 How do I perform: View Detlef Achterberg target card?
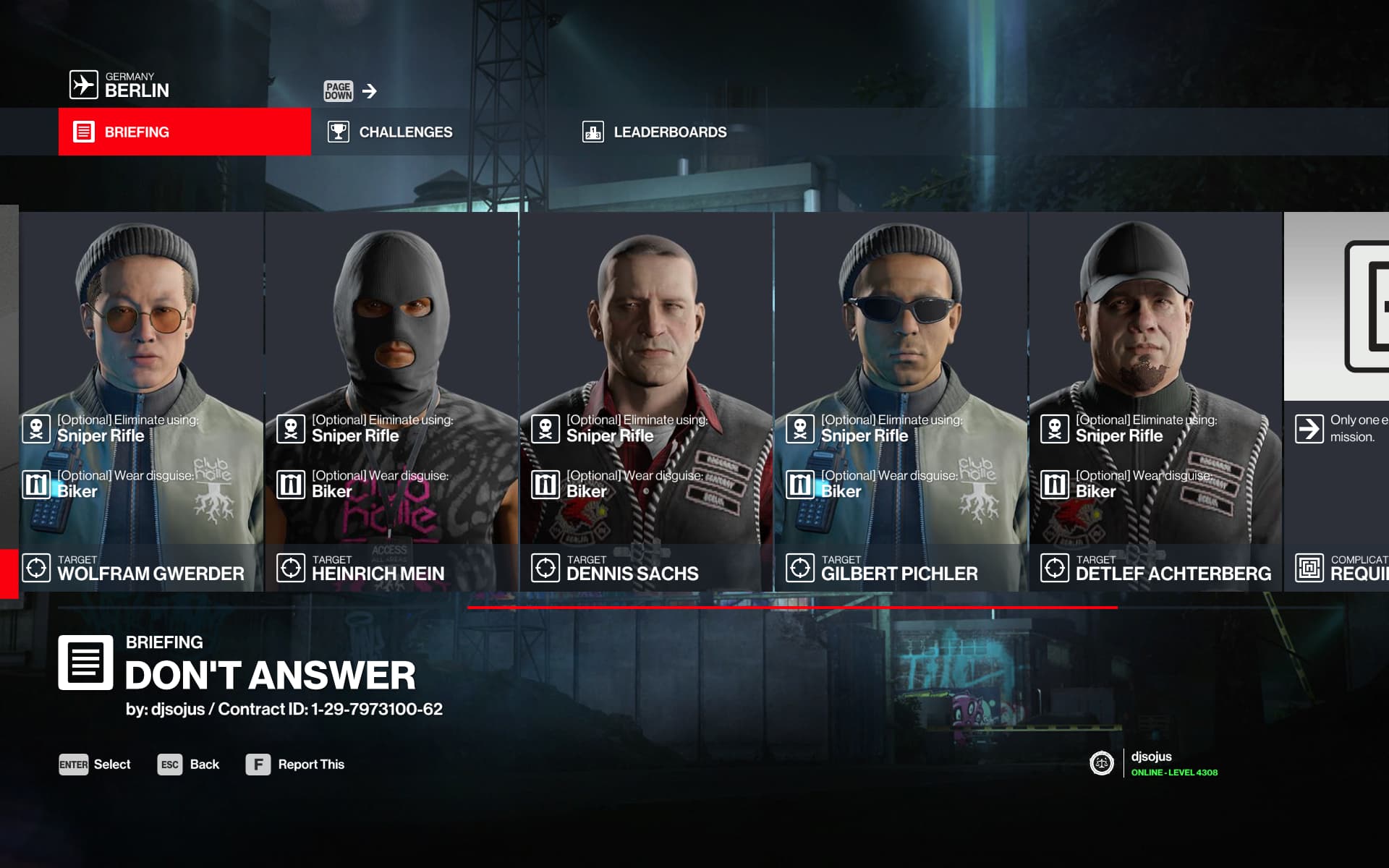[x=1155, y=401]
